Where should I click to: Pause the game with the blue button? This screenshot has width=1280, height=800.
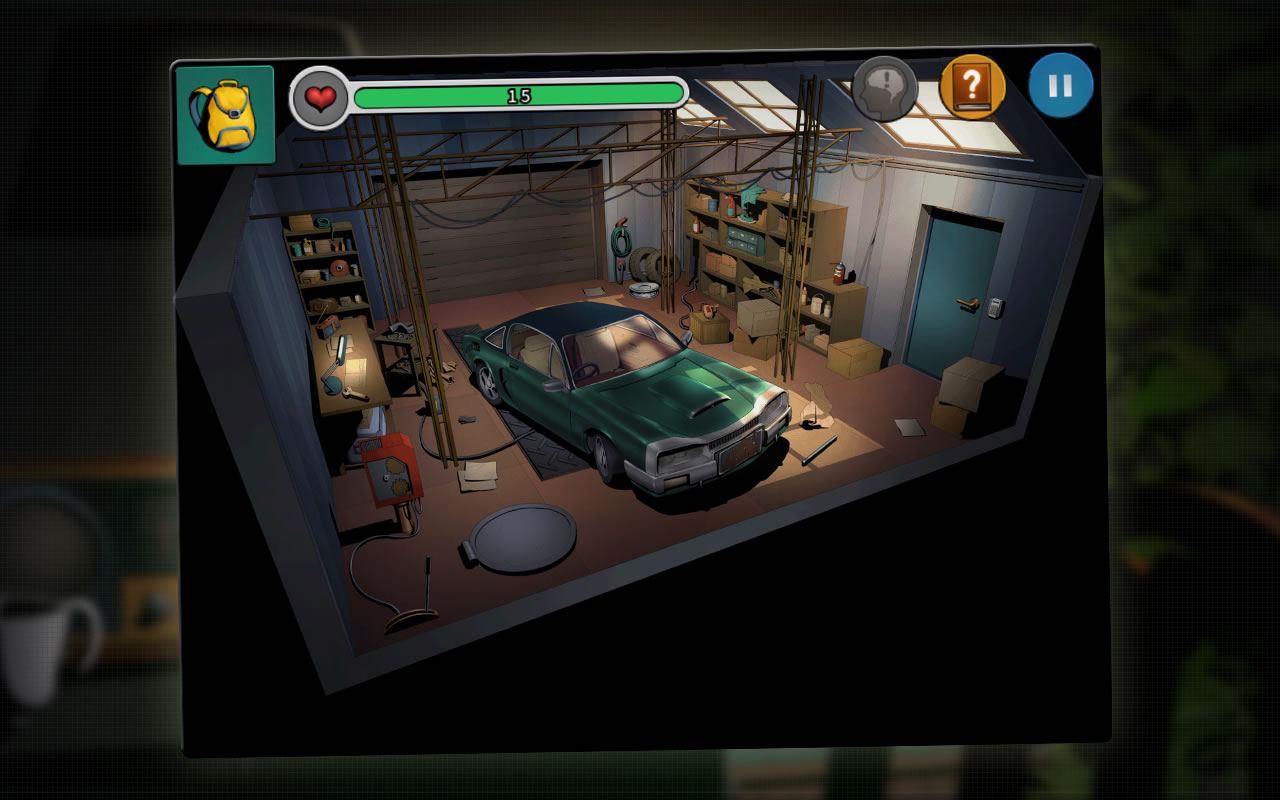[x=1060, y=86]
